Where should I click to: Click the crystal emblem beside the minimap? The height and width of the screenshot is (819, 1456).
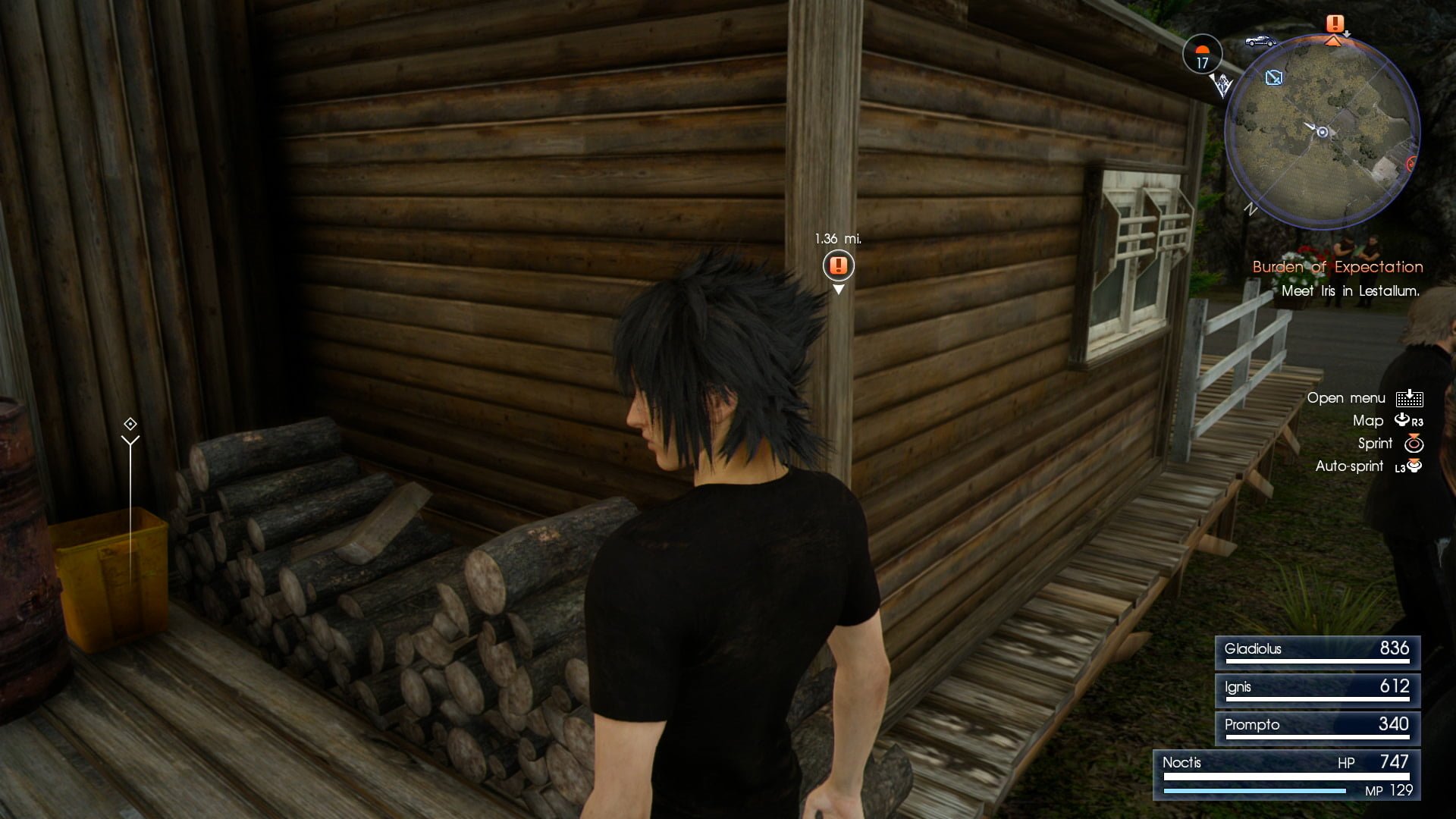pyautogui.click(x=1222, y=85)
